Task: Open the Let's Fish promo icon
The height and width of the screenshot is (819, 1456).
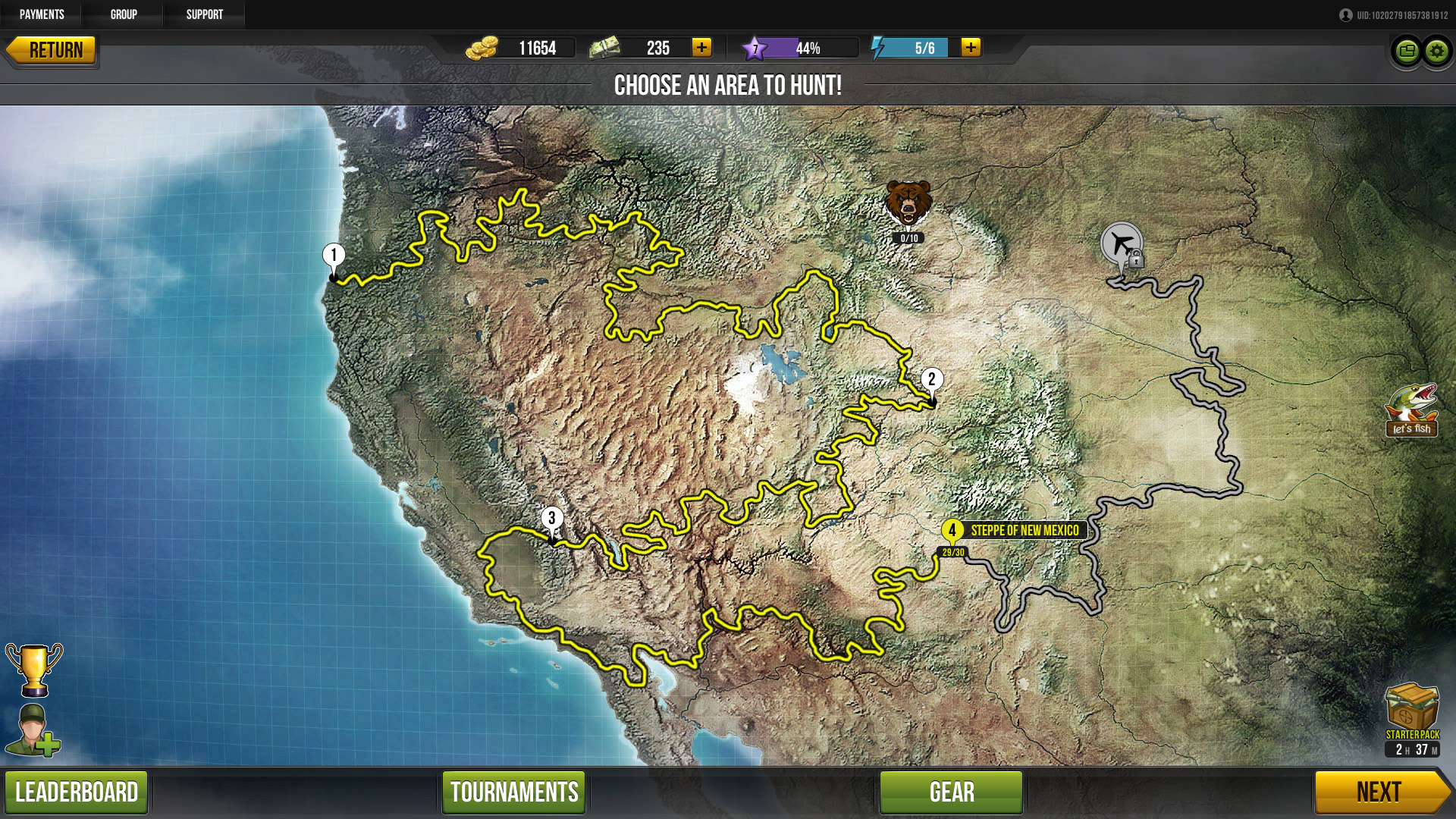Action: pos(1411,410)
